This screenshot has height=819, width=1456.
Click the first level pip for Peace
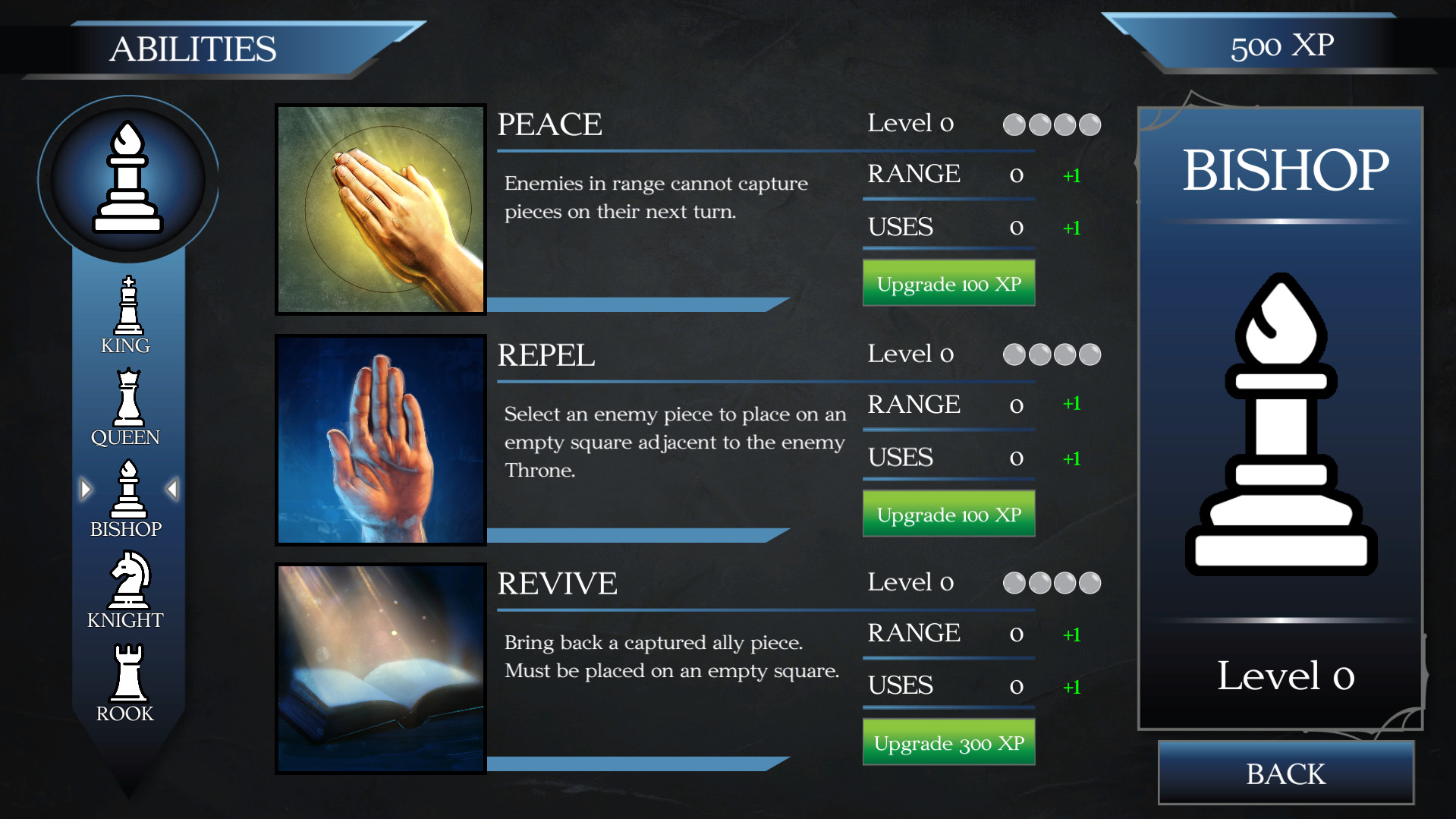(1014, 124)
